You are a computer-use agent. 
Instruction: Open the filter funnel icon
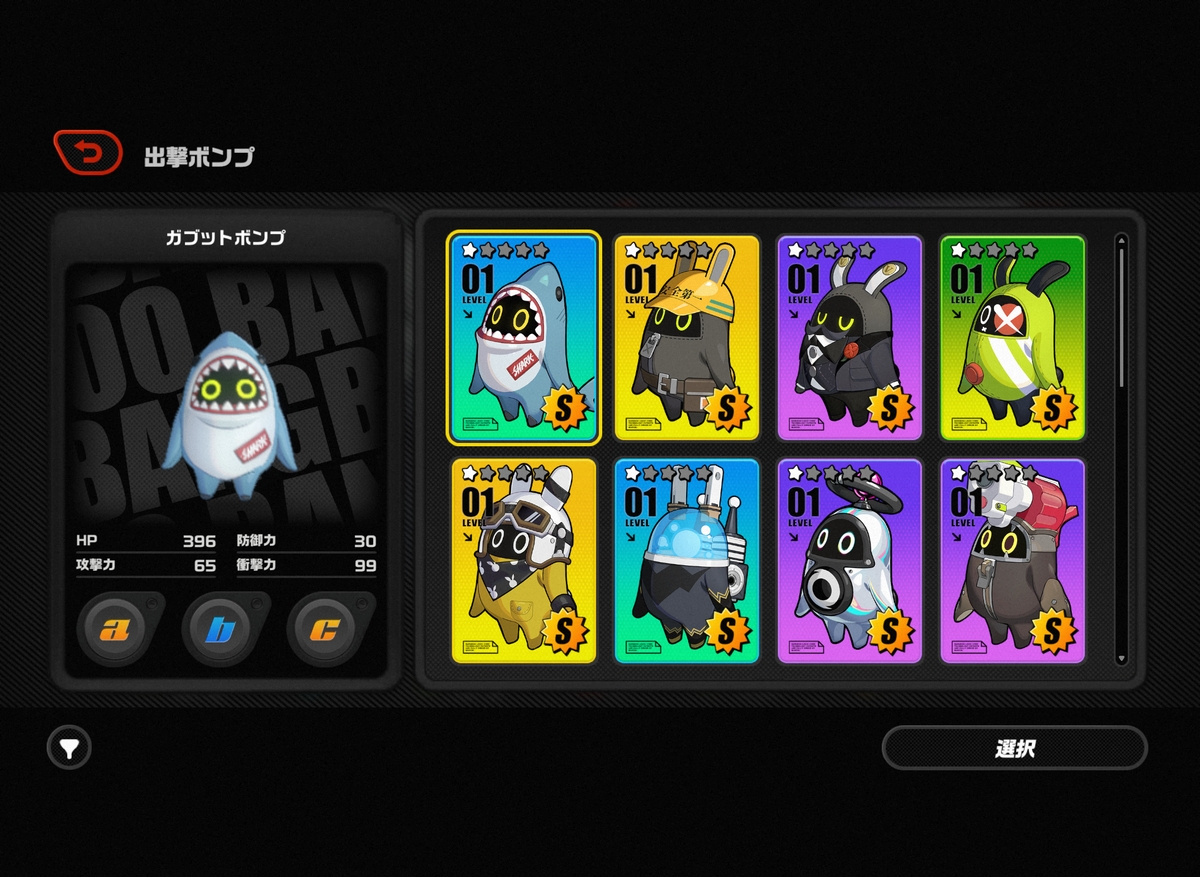(69, 747)
